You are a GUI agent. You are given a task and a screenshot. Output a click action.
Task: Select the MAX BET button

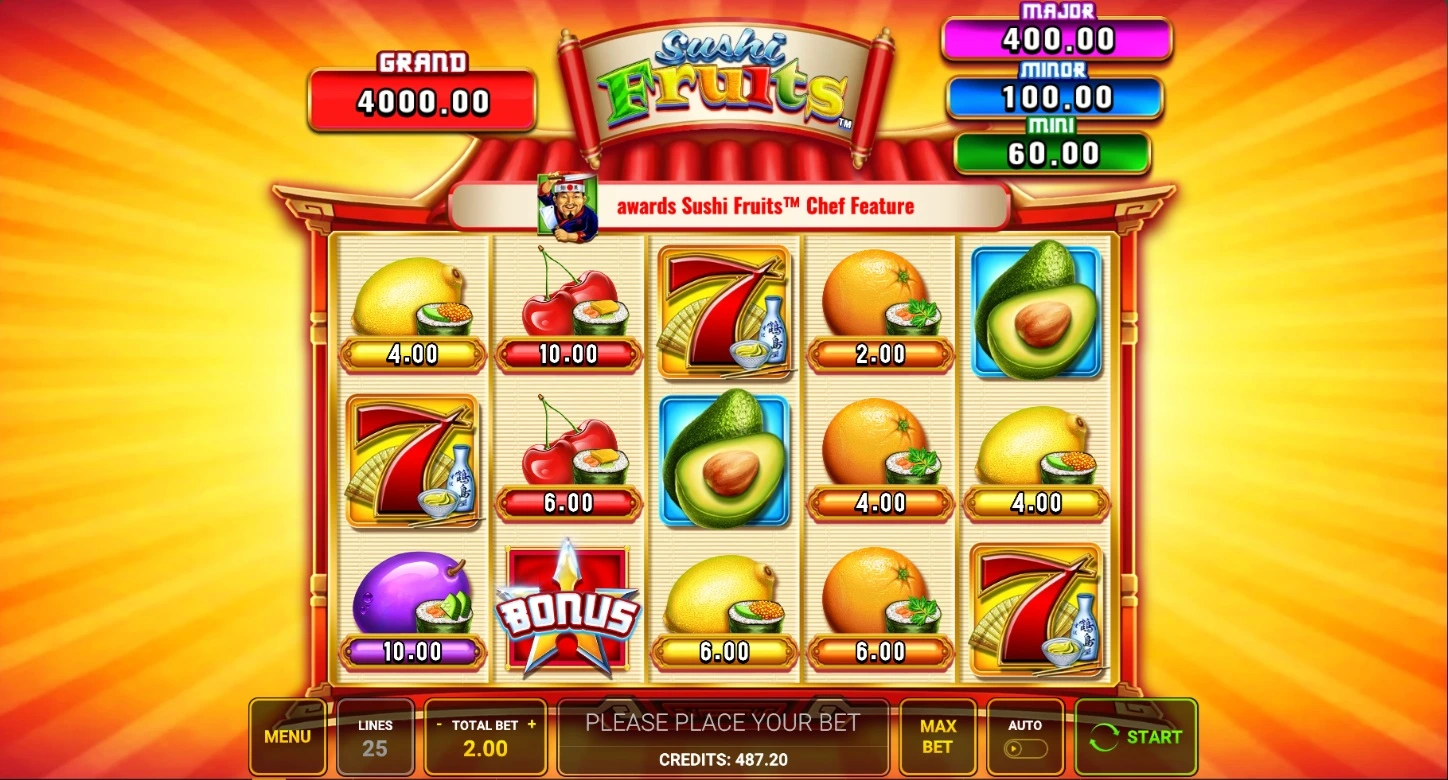pos(937,737)
